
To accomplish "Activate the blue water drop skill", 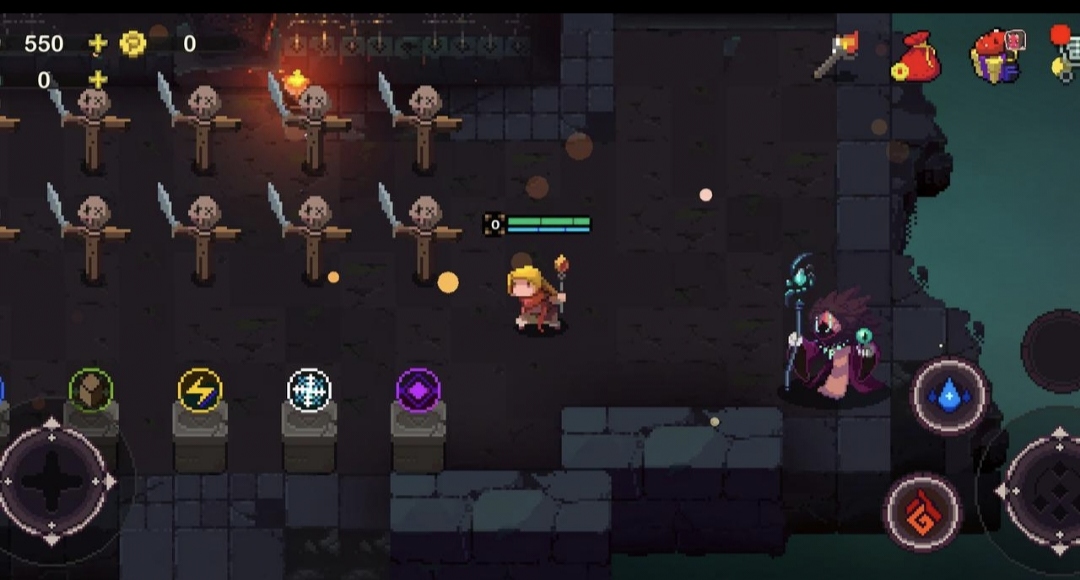I will [949, 396].
